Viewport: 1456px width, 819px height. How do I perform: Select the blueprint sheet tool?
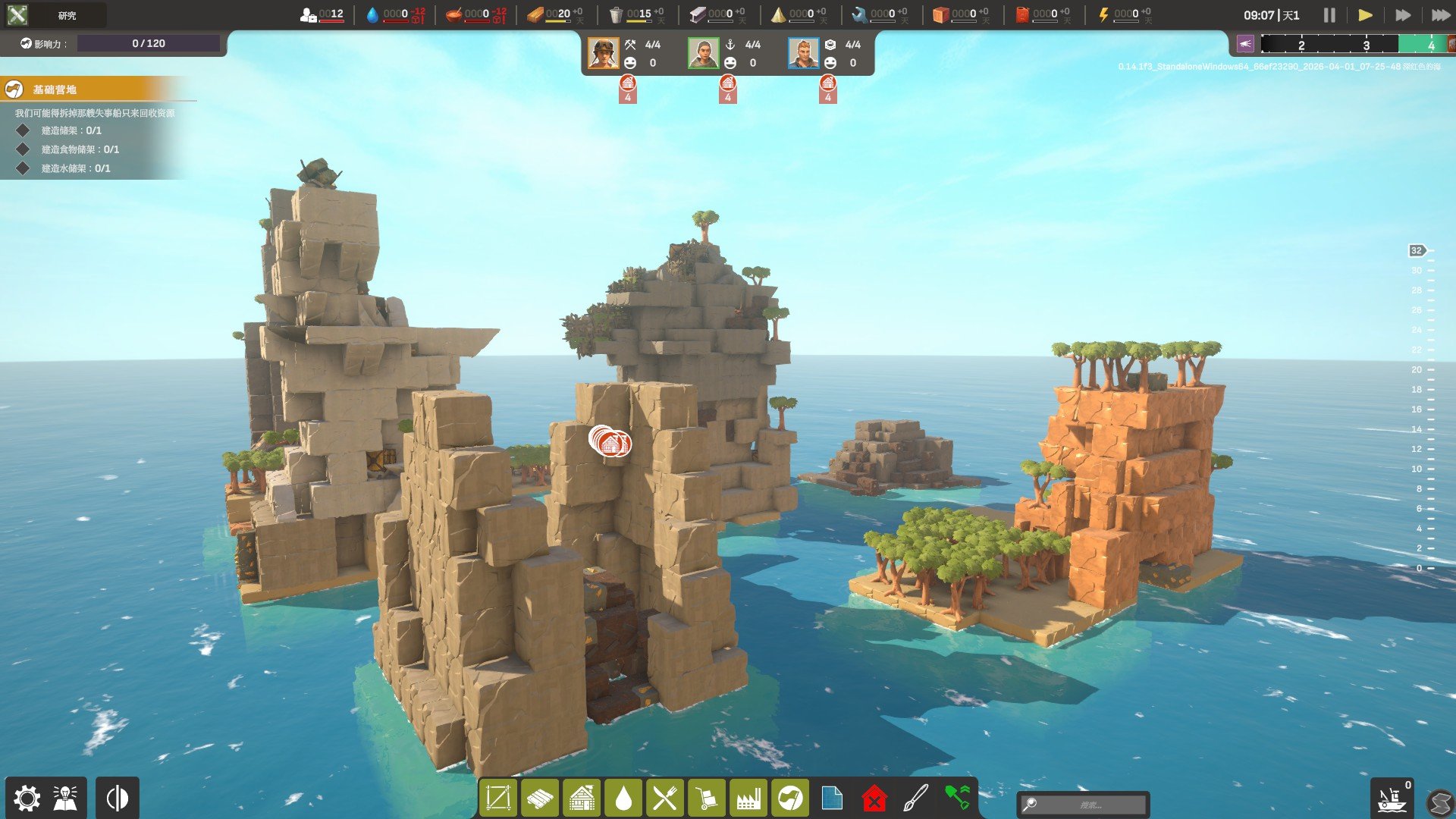[x=832, y=799]
